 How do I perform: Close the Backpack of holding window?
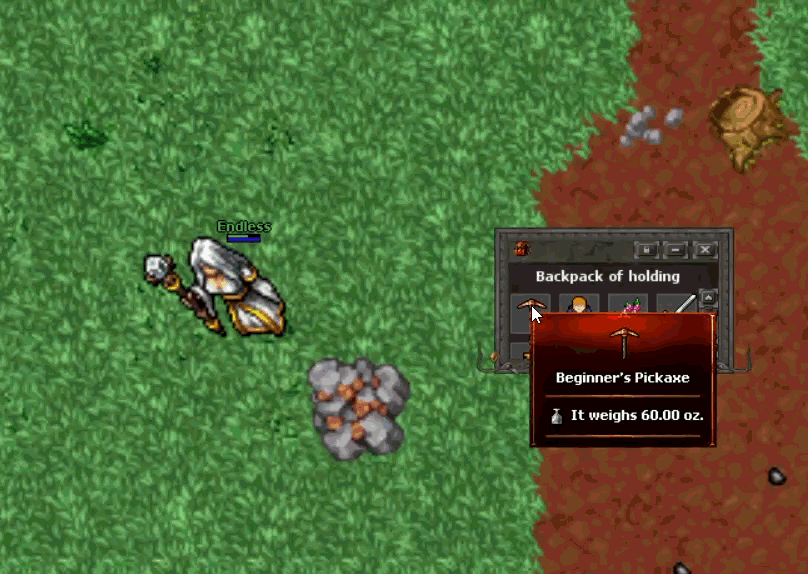[x=705, y=249]
